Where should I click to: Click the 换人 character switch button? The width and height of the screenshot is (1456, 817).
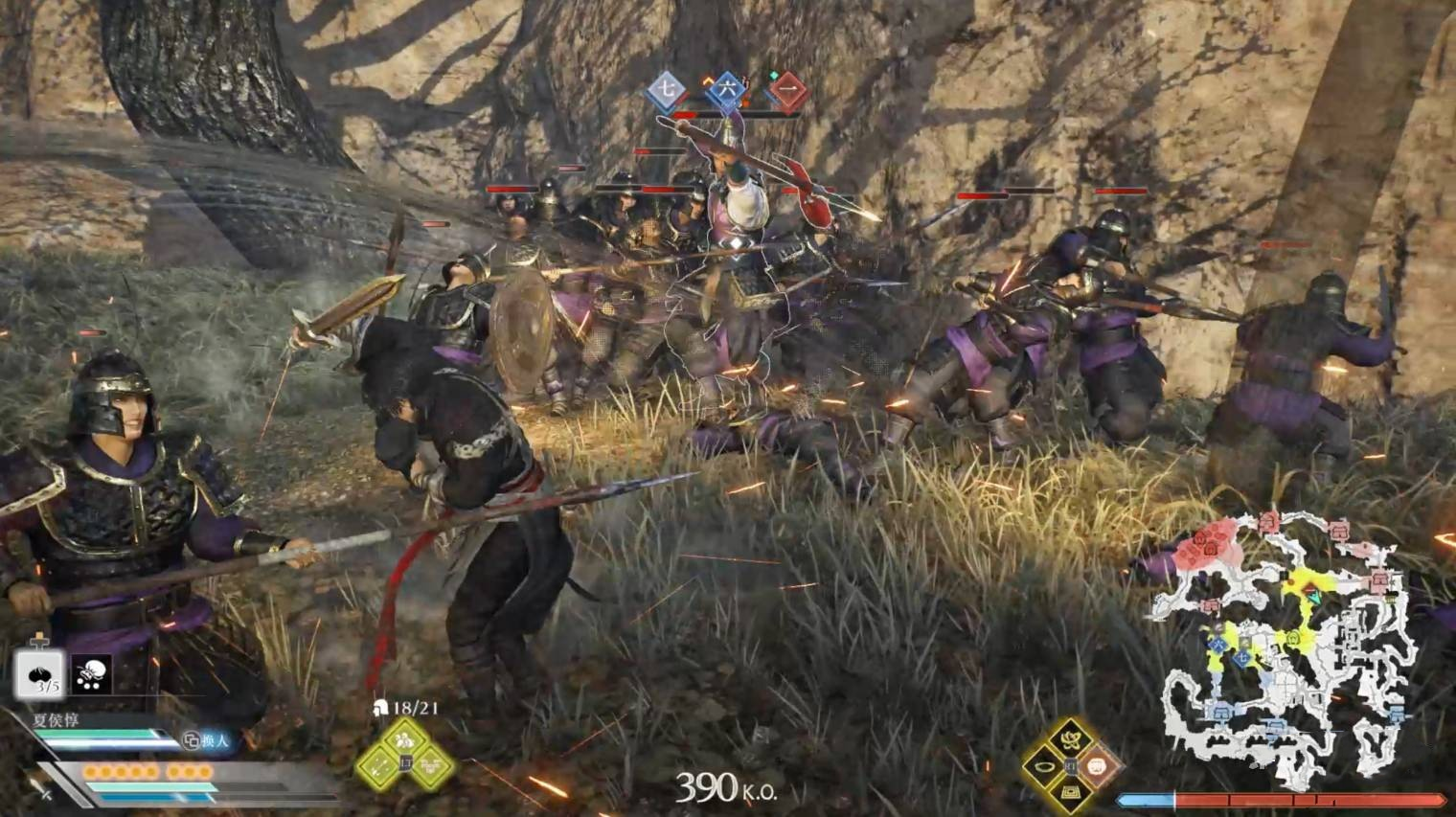pyautogui.click(x=208, y=740)
